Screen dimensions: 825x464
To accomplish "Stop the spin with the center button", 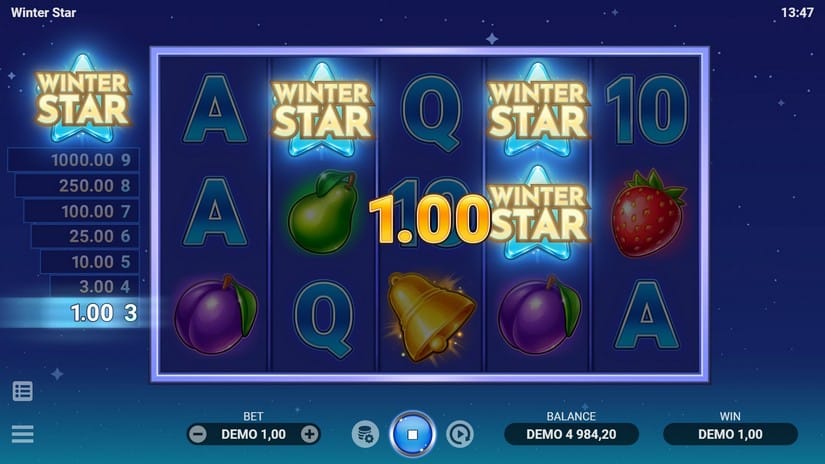I will pyautogui.click(x=412, y=434).
